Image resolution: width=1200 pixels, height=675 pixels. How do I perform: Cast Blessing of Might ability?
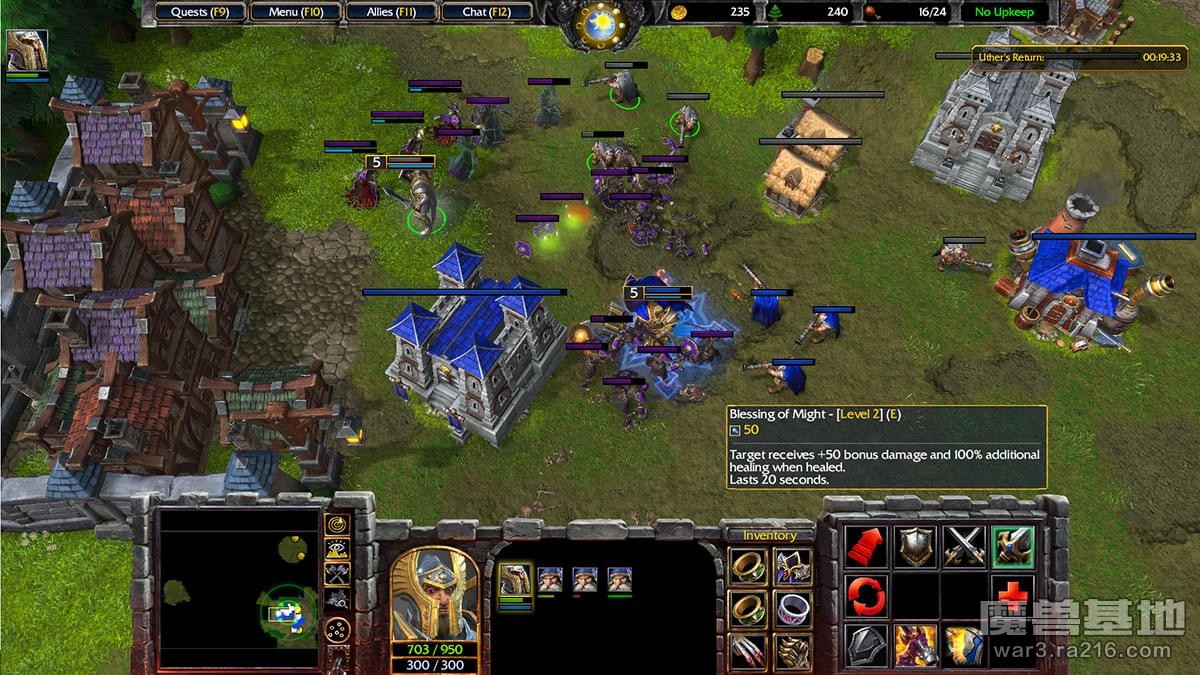pos(1013,547)
